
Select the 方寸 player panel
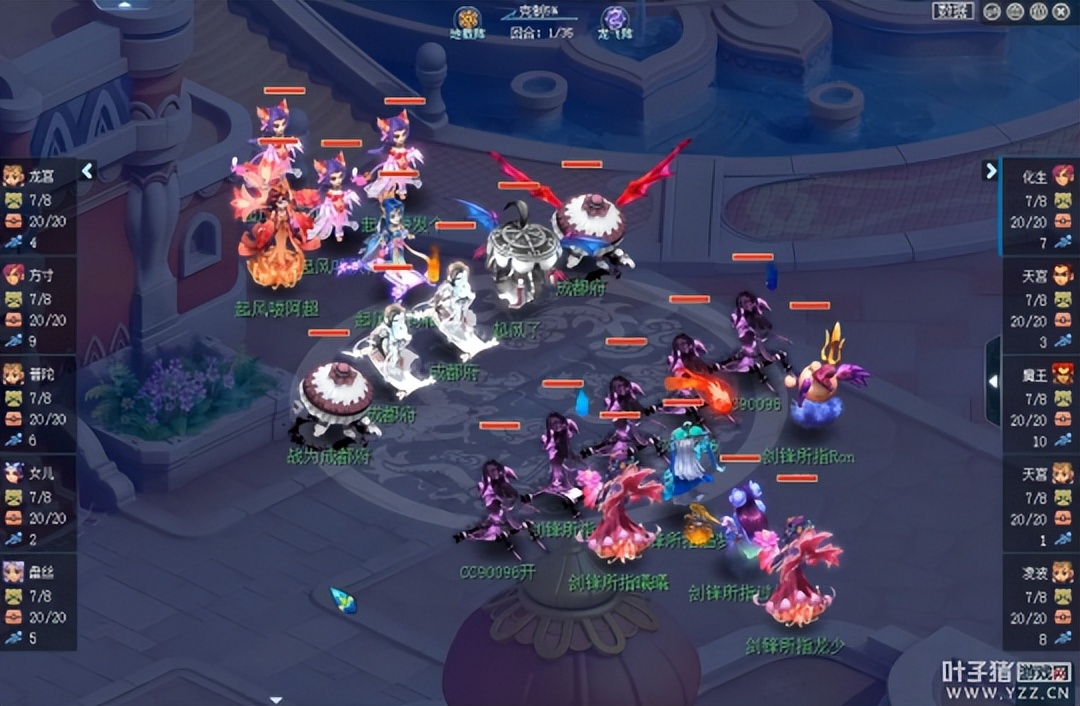(x=37, y=307)
